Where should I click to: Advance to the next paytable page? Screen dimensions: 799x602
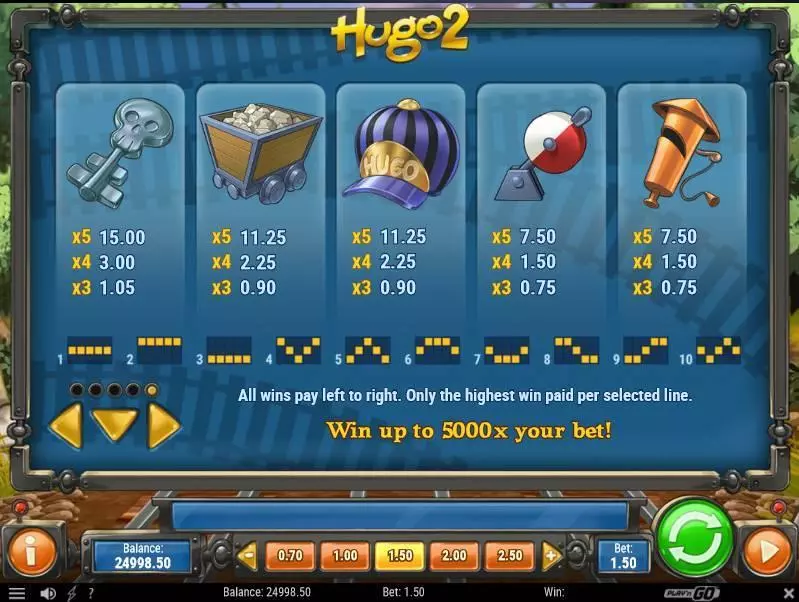click(163, 426)
